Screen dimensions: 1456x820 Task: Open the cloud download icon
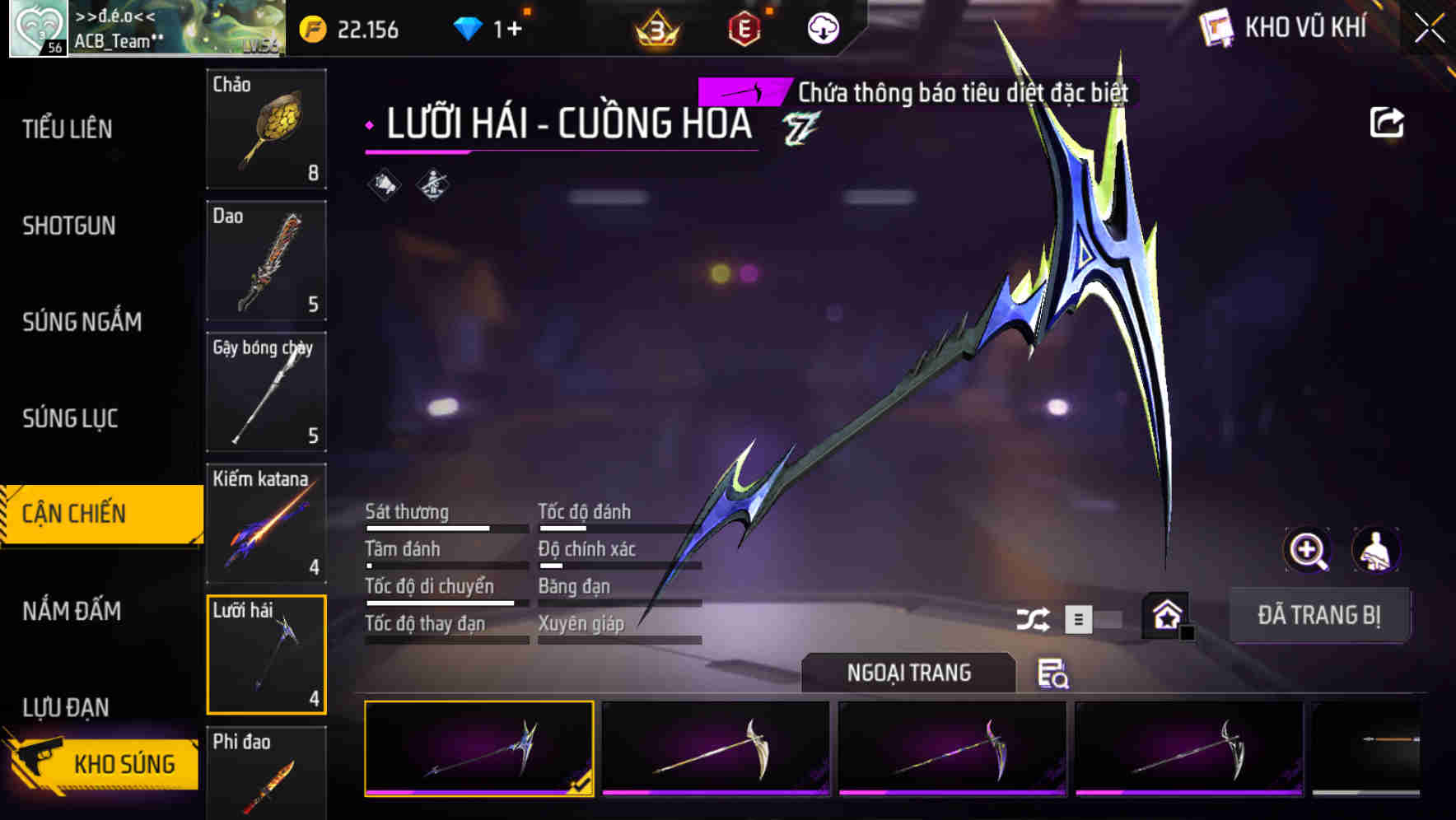pos(824,27)
